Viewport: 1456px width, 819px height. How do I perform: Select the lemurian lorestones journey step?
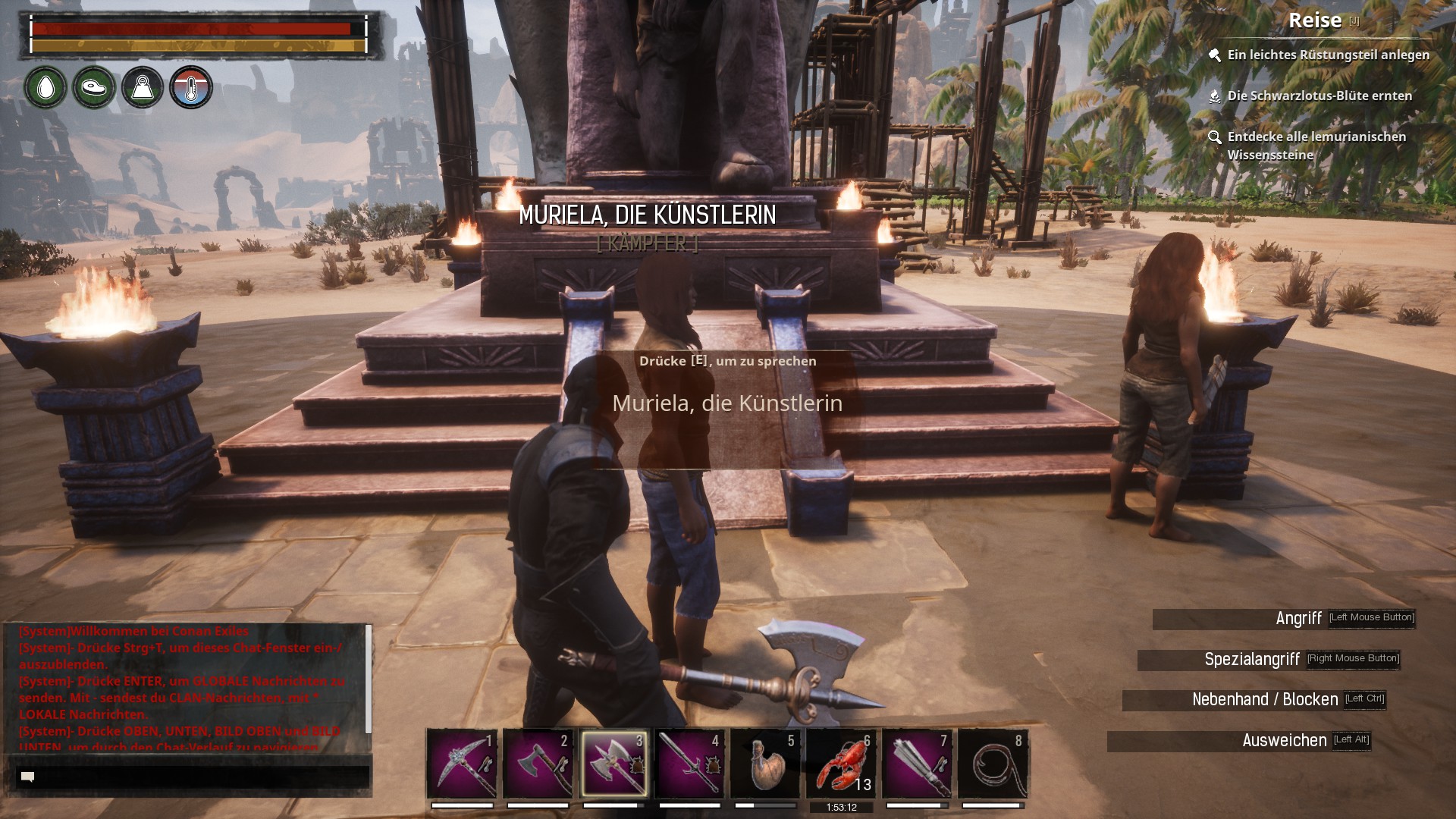point(1316,145)
